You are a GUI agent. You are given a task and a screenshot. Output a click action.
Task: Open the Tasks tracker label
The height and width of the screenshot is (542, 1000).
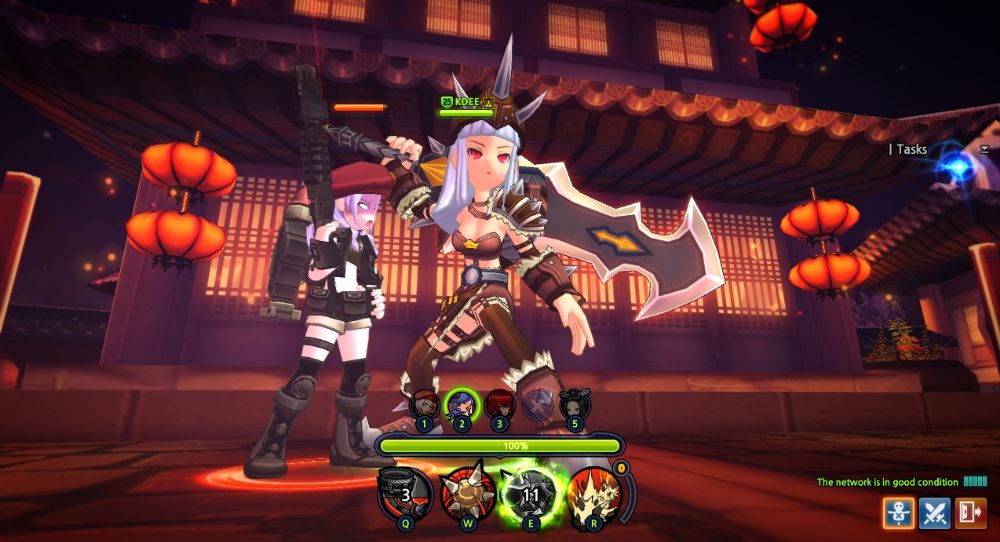pyautogui.click(x=910, y=149)
